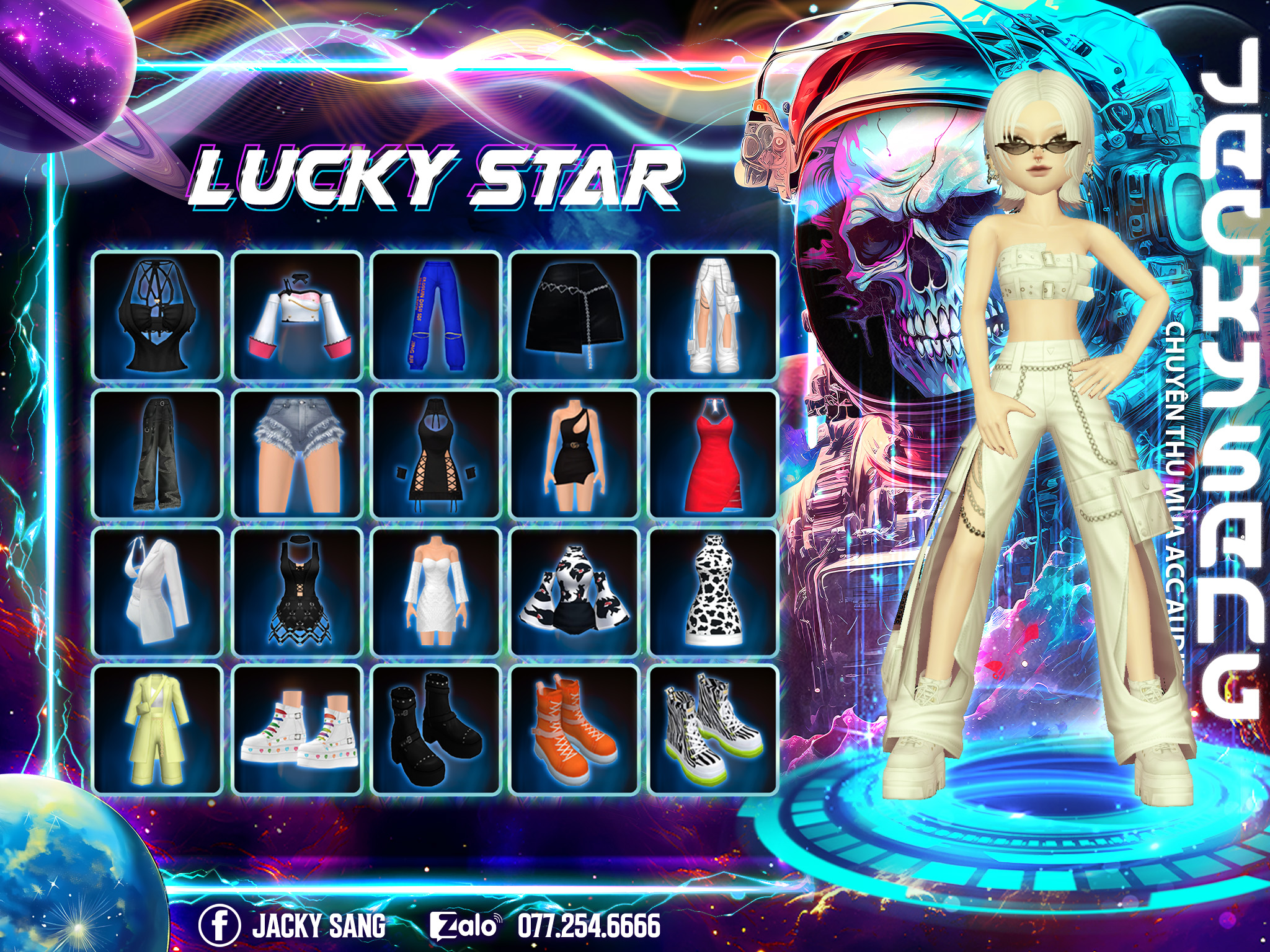Select the white blazer jacket tile

tap(158, 592)
